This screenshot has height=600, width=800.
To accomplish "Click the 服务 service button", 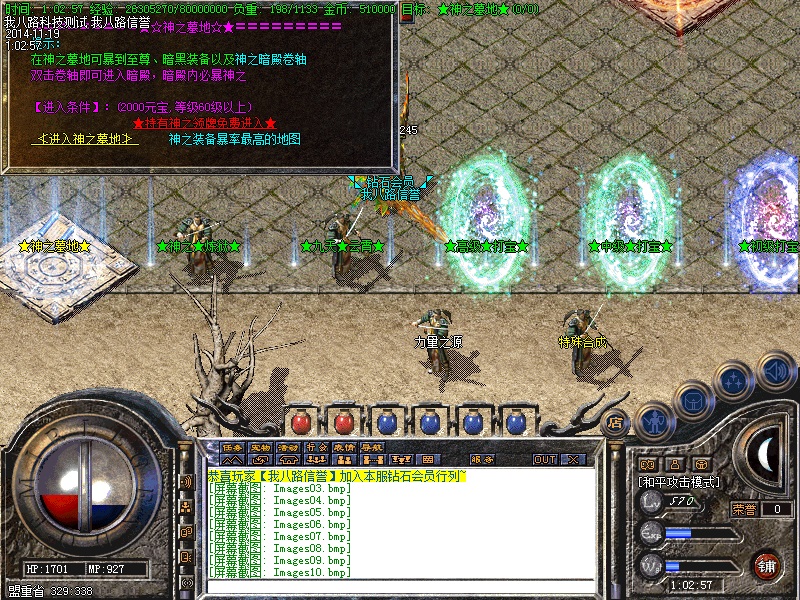I will coord(482,459).
